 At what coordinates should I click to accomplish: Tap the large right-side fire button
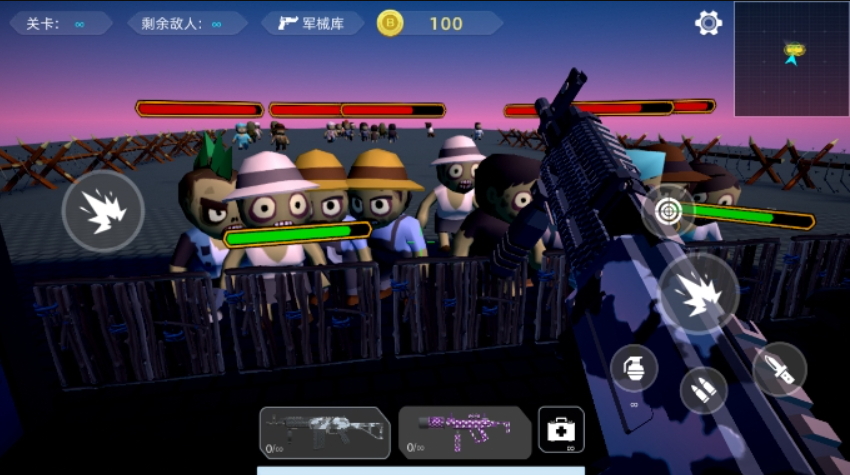click(x=698, y=293)
